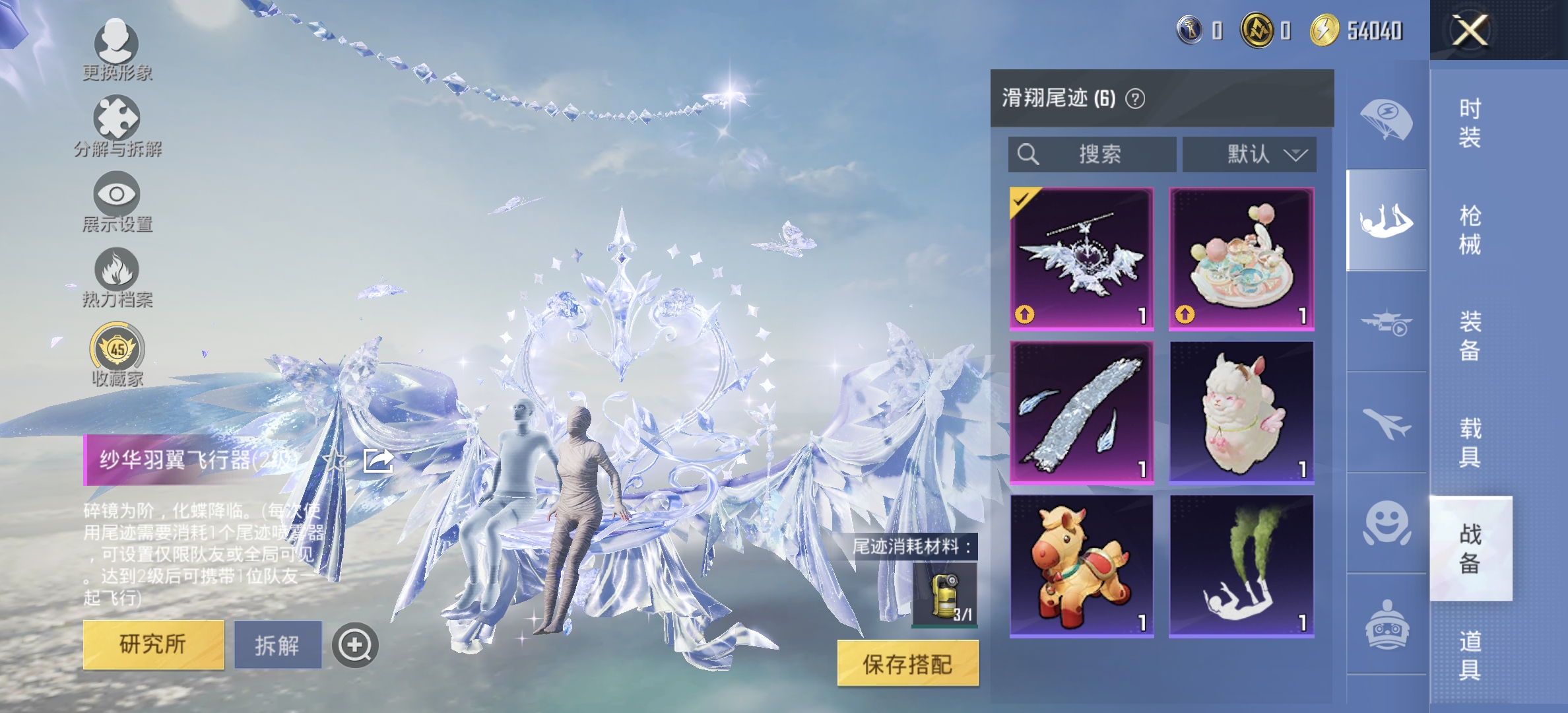Open the 默认 sort dropdown
The height and width of the screenshot is (713, 1568).
coord(1246,156)
